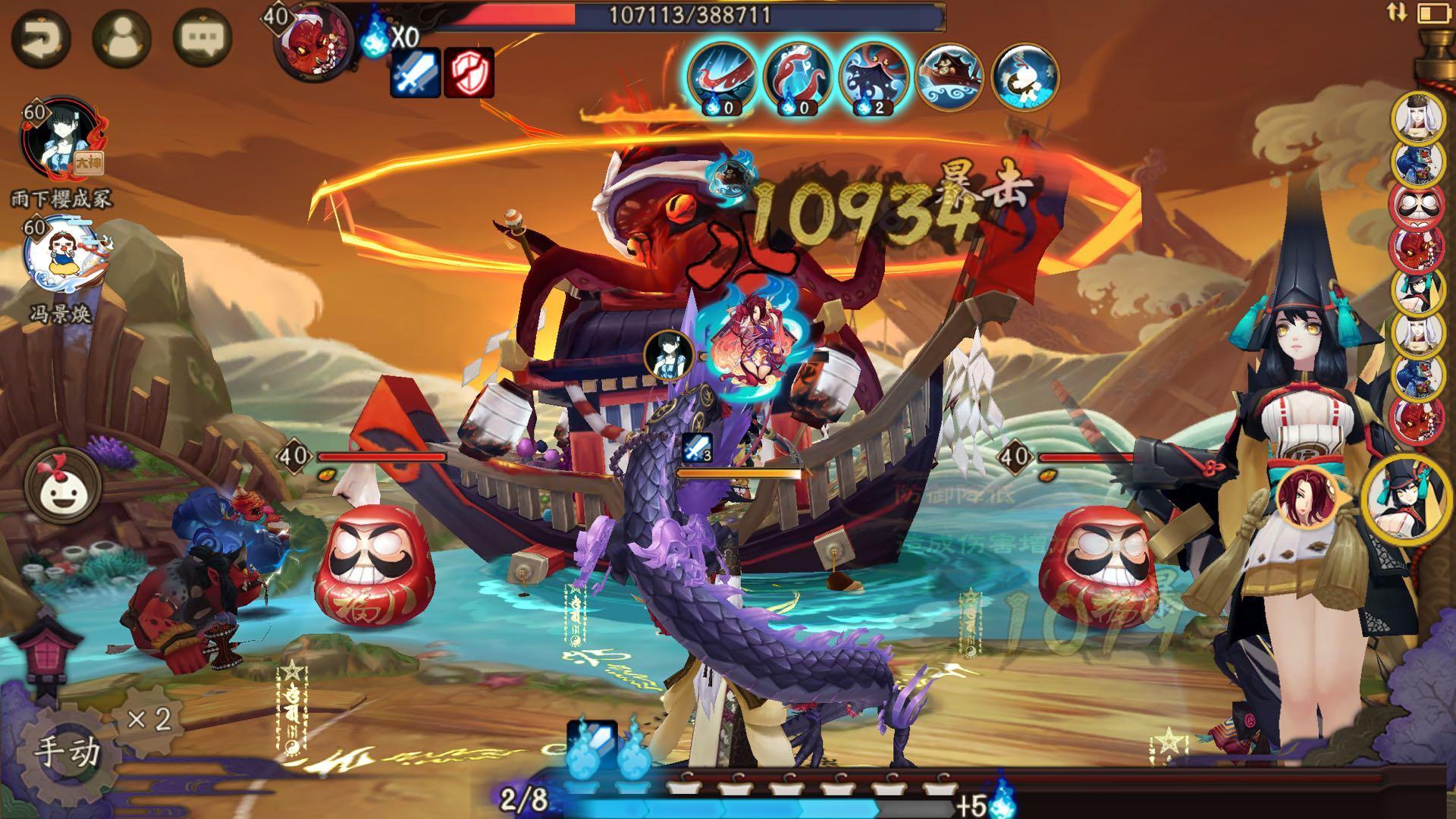Viewport: 1456px width, 819px height.
Task: Tap the back arrow button
Action: click(x=40, y=38)
